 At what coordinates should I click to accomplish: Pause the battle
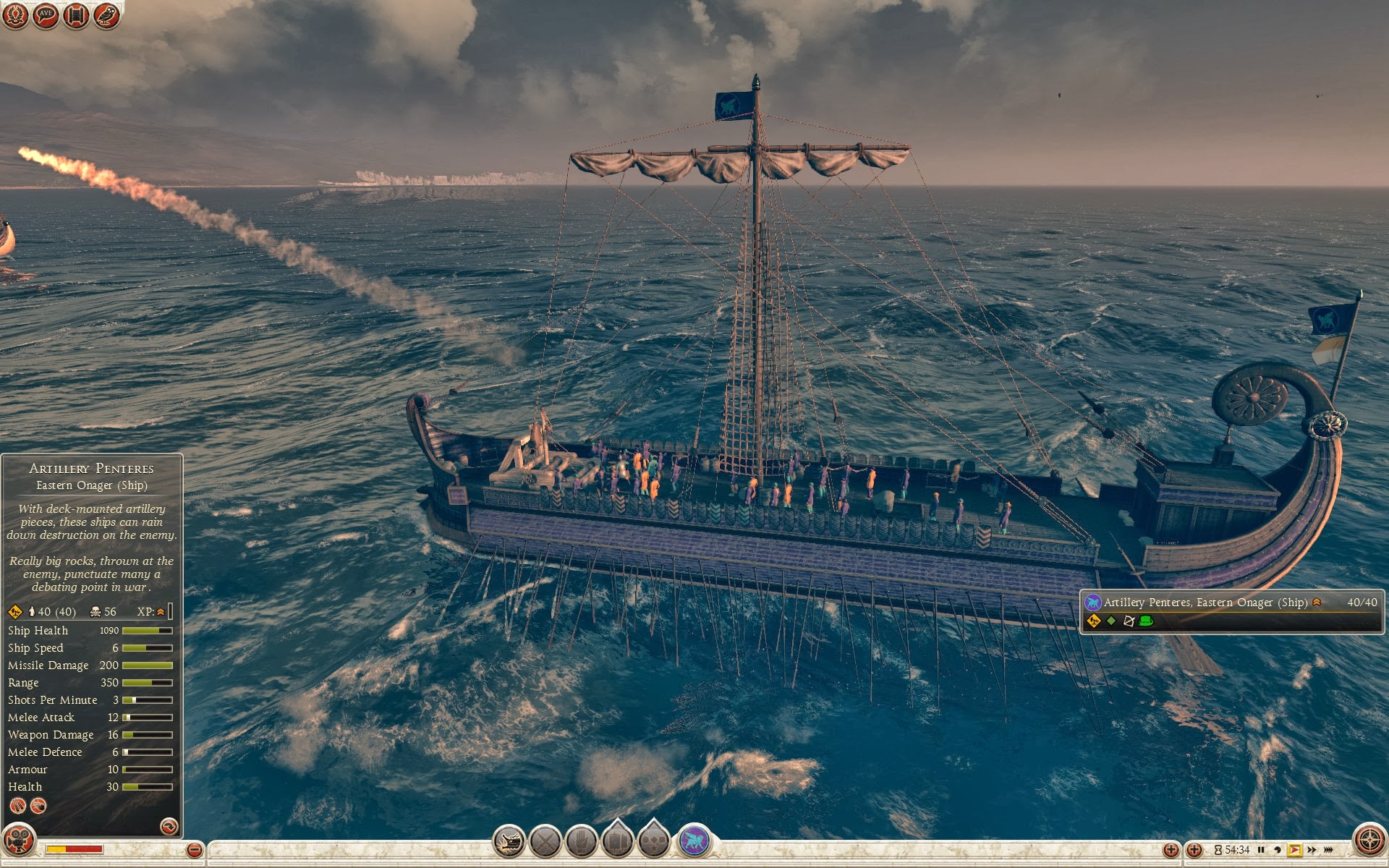coord(1261,850)
